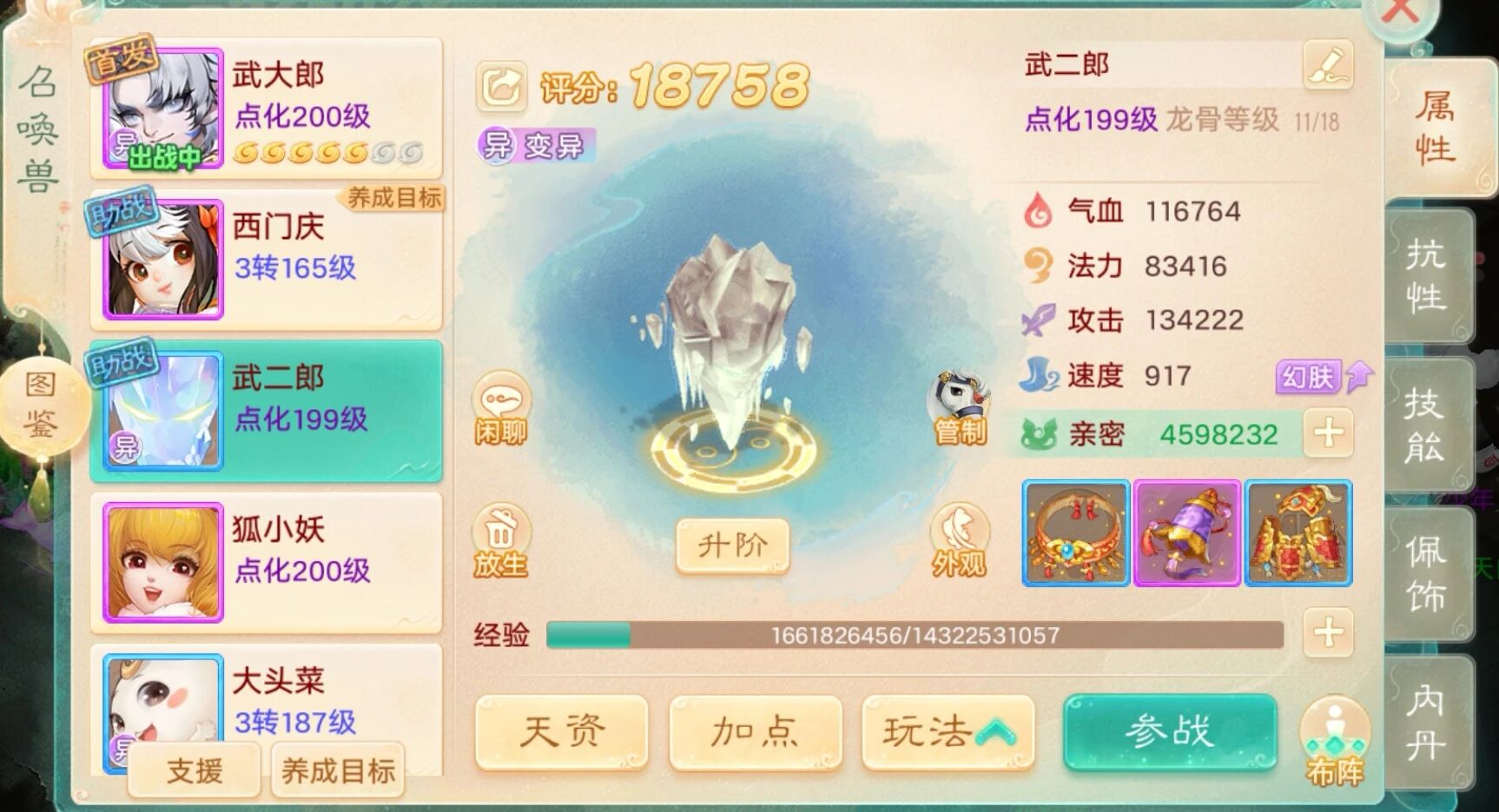Open the 外观 (appearance) icon

click(958, 538)
